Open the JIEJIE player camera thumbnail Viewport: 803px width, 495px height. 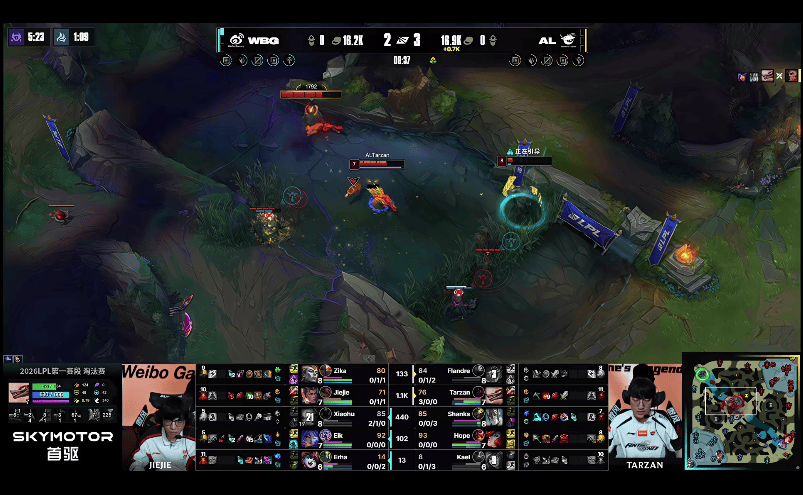[159, 418]
